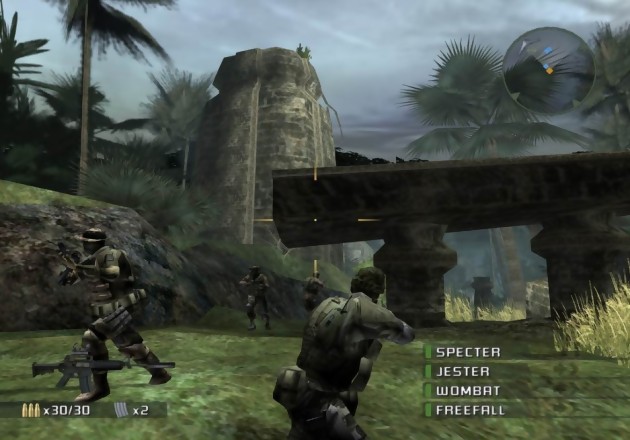This screenshot has height=440, width=630.
Task: Click the grenade count icon
Action: 122,409
